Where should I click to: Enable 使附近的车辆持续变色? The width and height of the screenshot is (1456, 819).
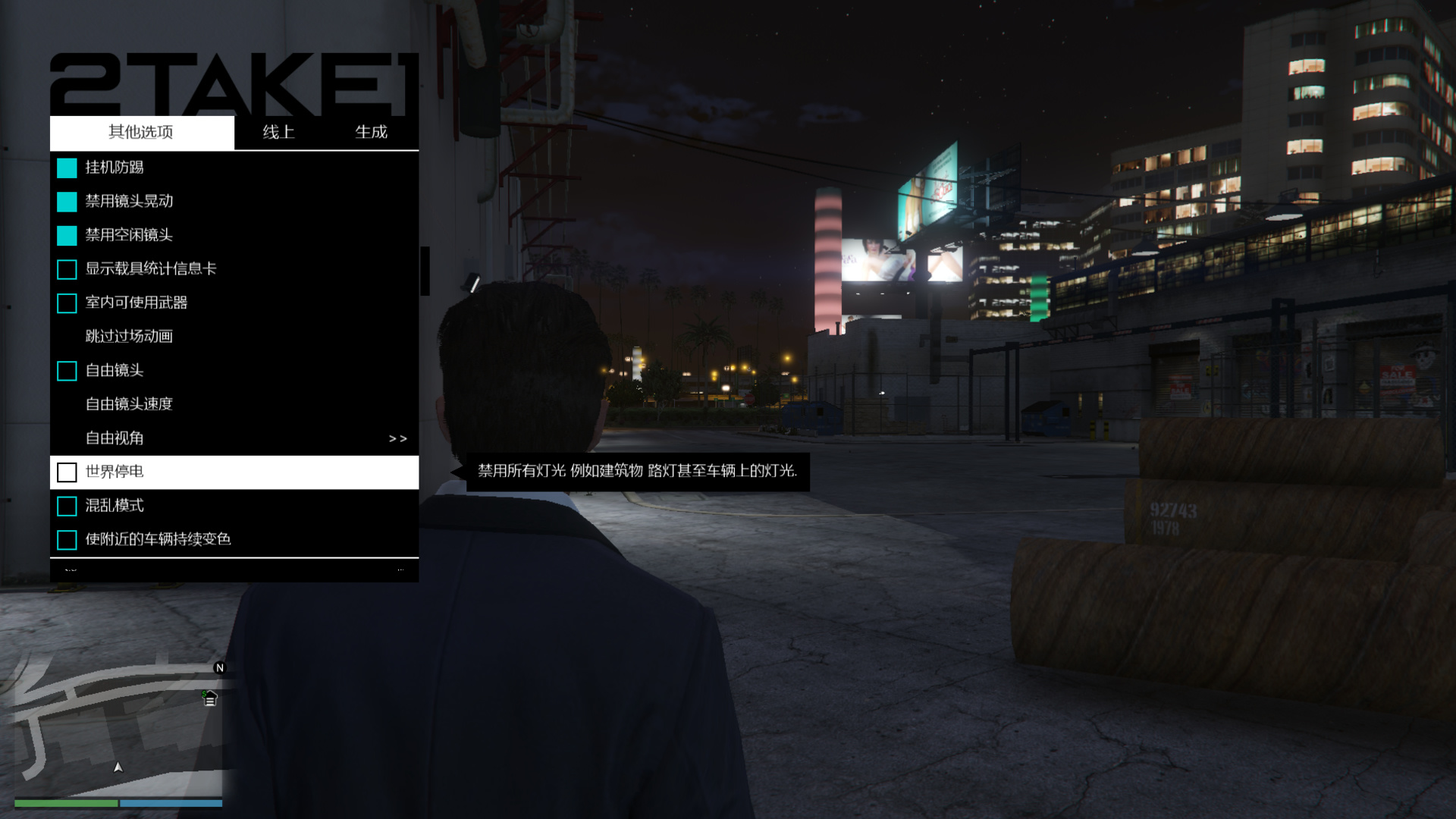coord(67,540)
